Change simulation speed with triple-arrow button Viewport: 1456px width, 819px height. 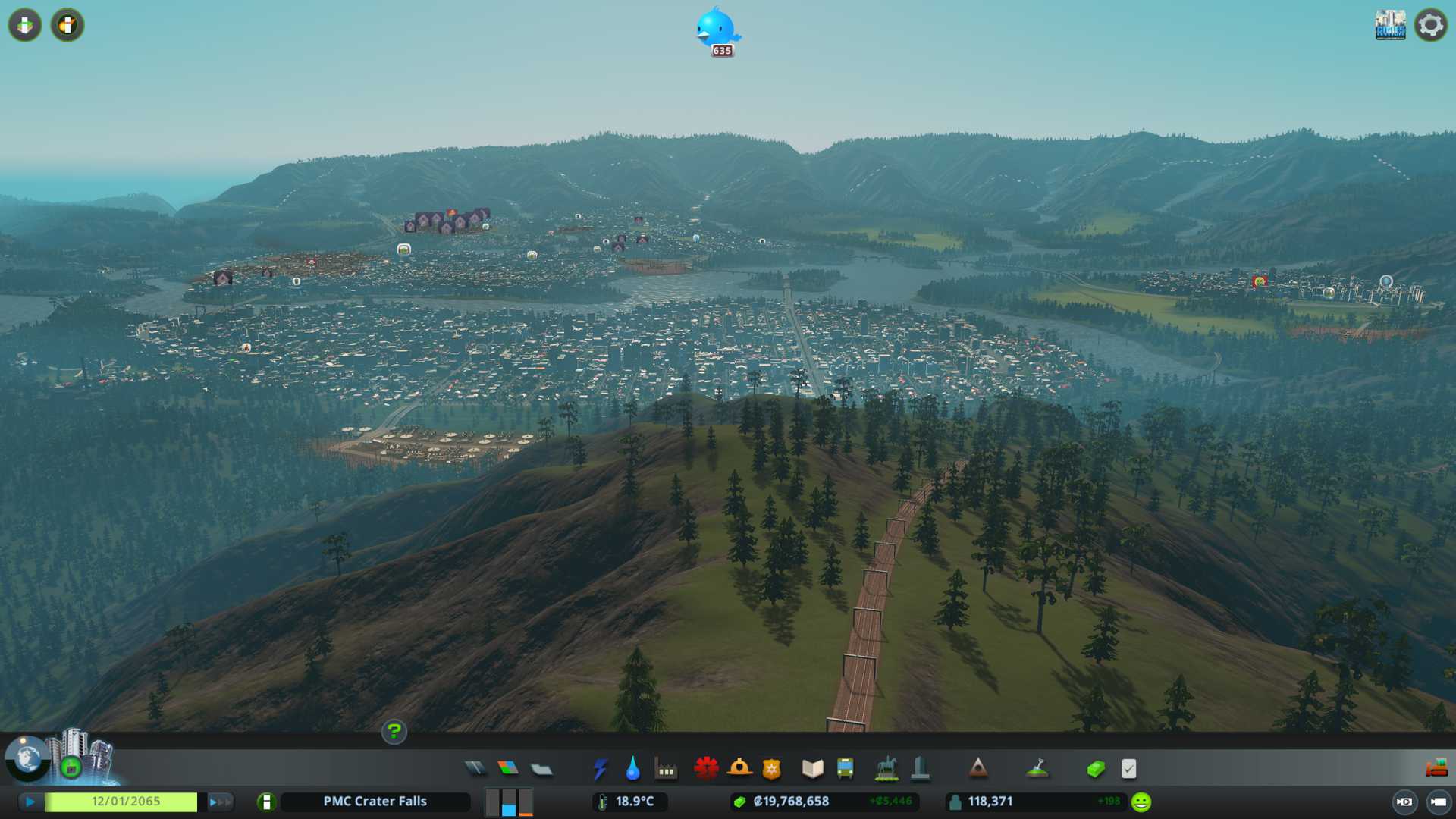220,802
